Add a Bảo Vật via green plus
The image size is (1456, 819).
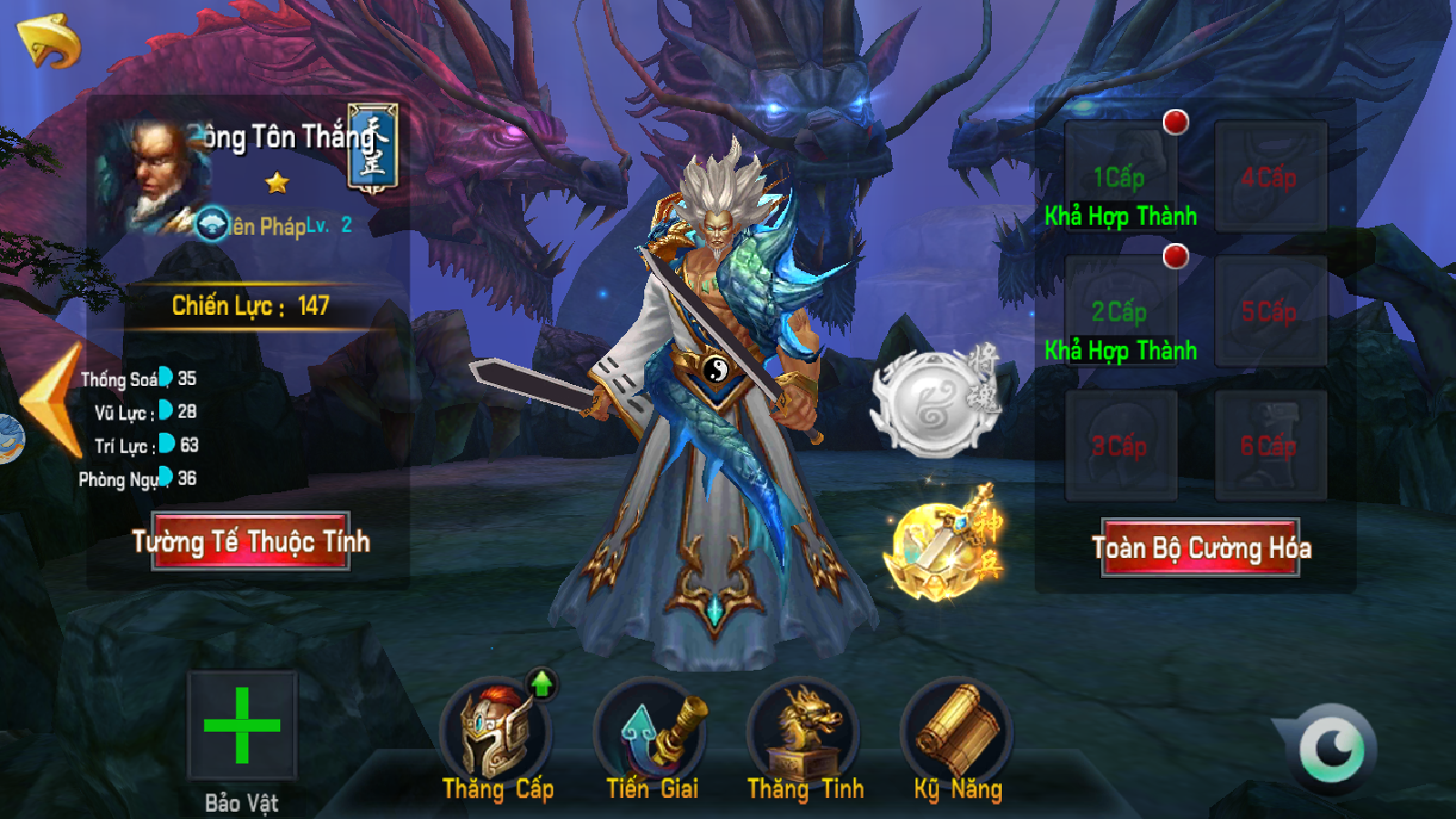pos(242,725)
